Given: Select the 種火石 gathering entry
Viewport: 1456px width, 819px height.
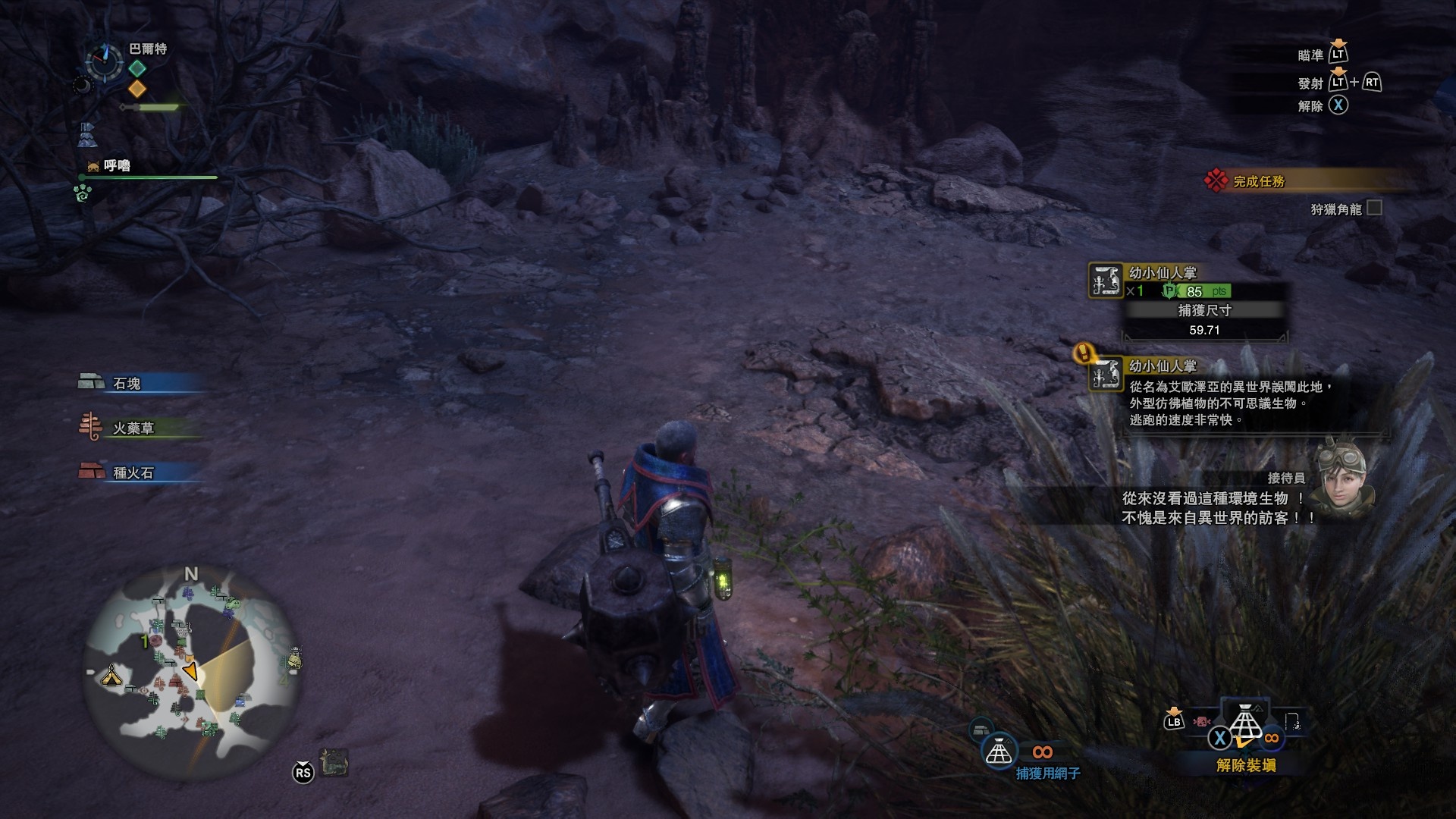Looking at the screenshot, I should 133,472.
